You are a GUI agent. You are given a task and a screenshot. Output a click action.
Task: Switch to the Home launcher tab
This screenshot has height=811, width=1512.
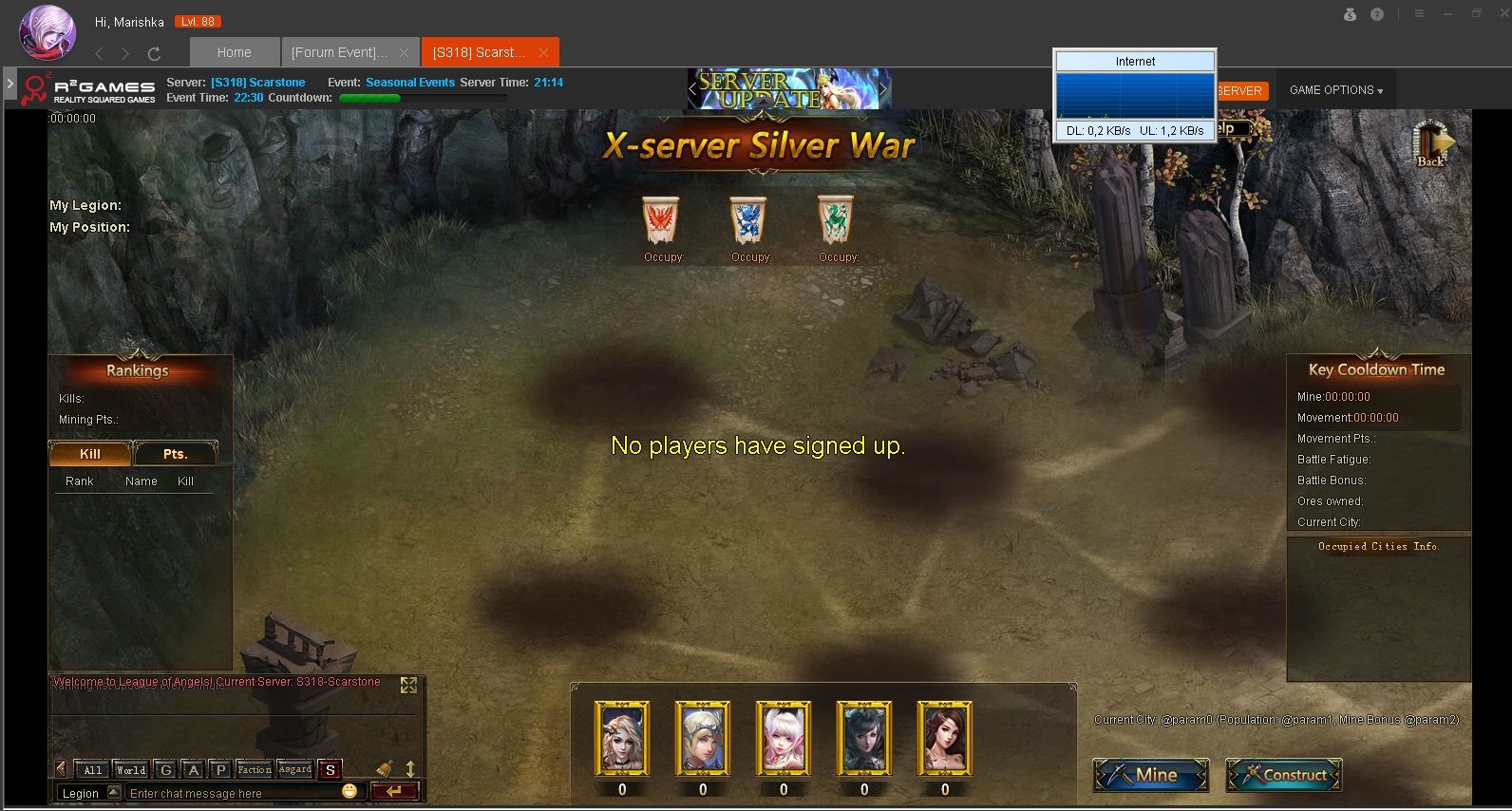(234, 52)
